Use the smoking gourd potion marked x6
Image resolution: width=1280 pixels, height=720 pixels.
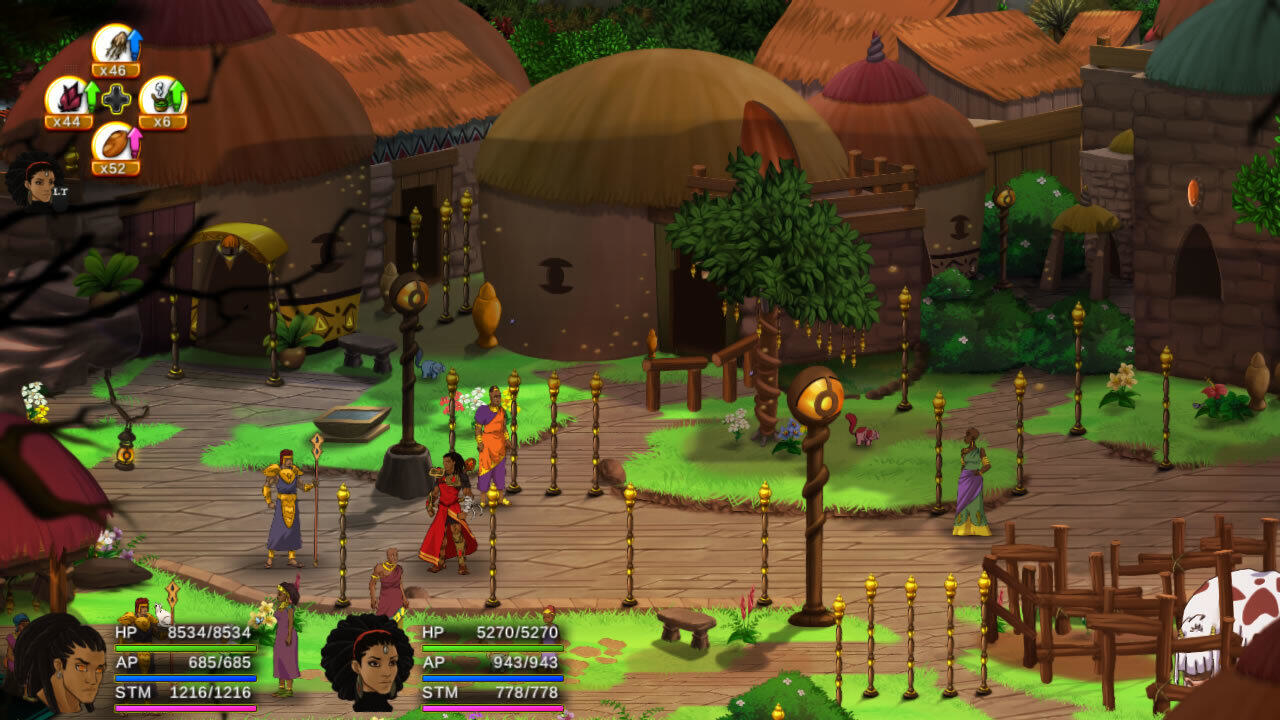tap(160, 99)
